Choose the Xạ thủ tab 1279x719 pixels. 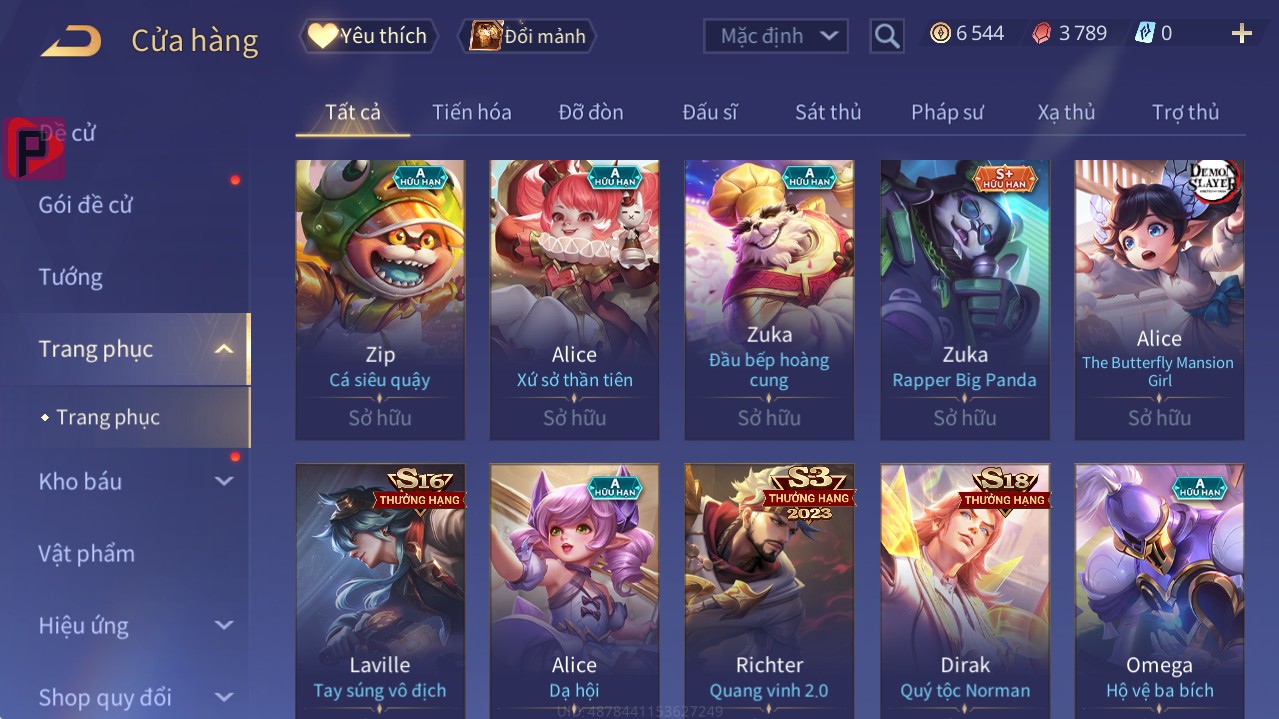coord(1066,112)
